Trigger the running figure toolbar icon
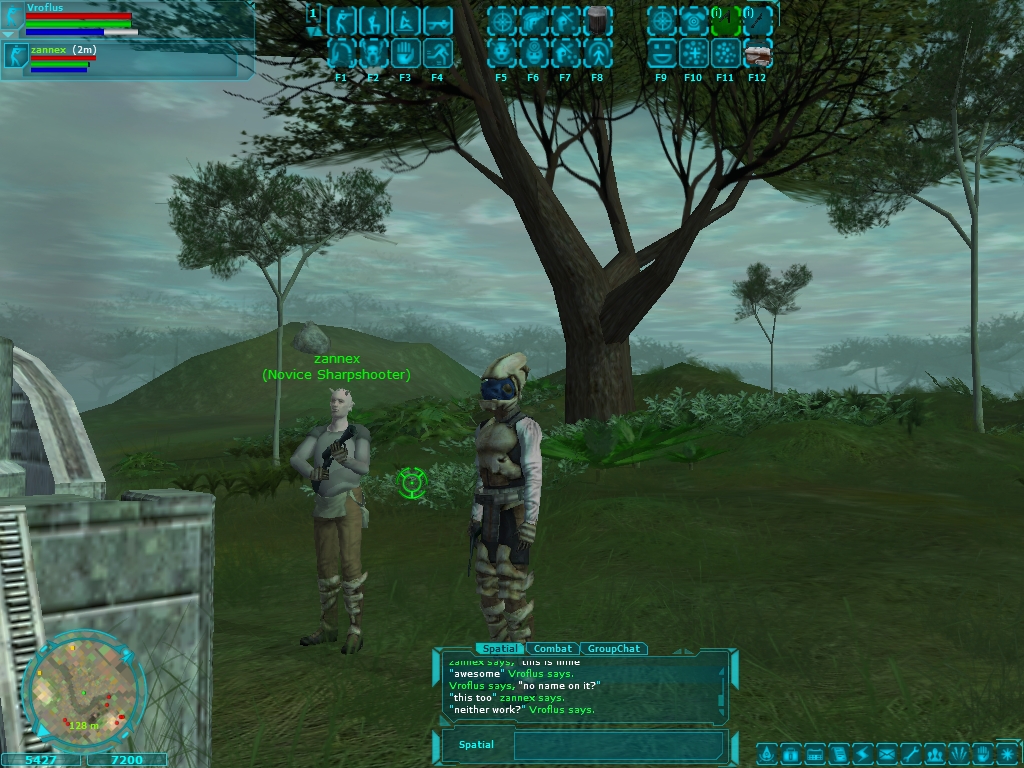 coord(437,53)
